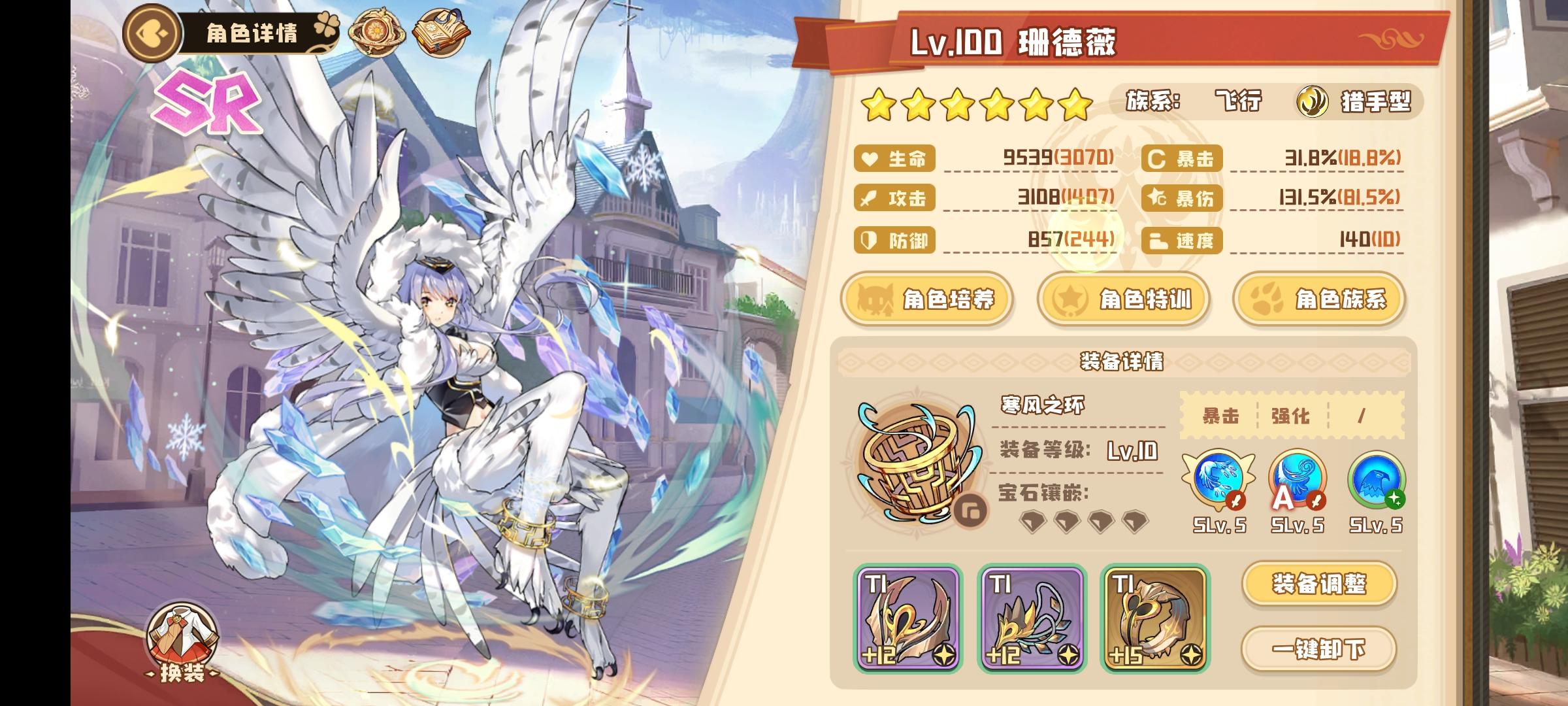Open the 暴击 equipment tab
This screenshot has height=706, width=1568.
click(x=1222, y=417)
